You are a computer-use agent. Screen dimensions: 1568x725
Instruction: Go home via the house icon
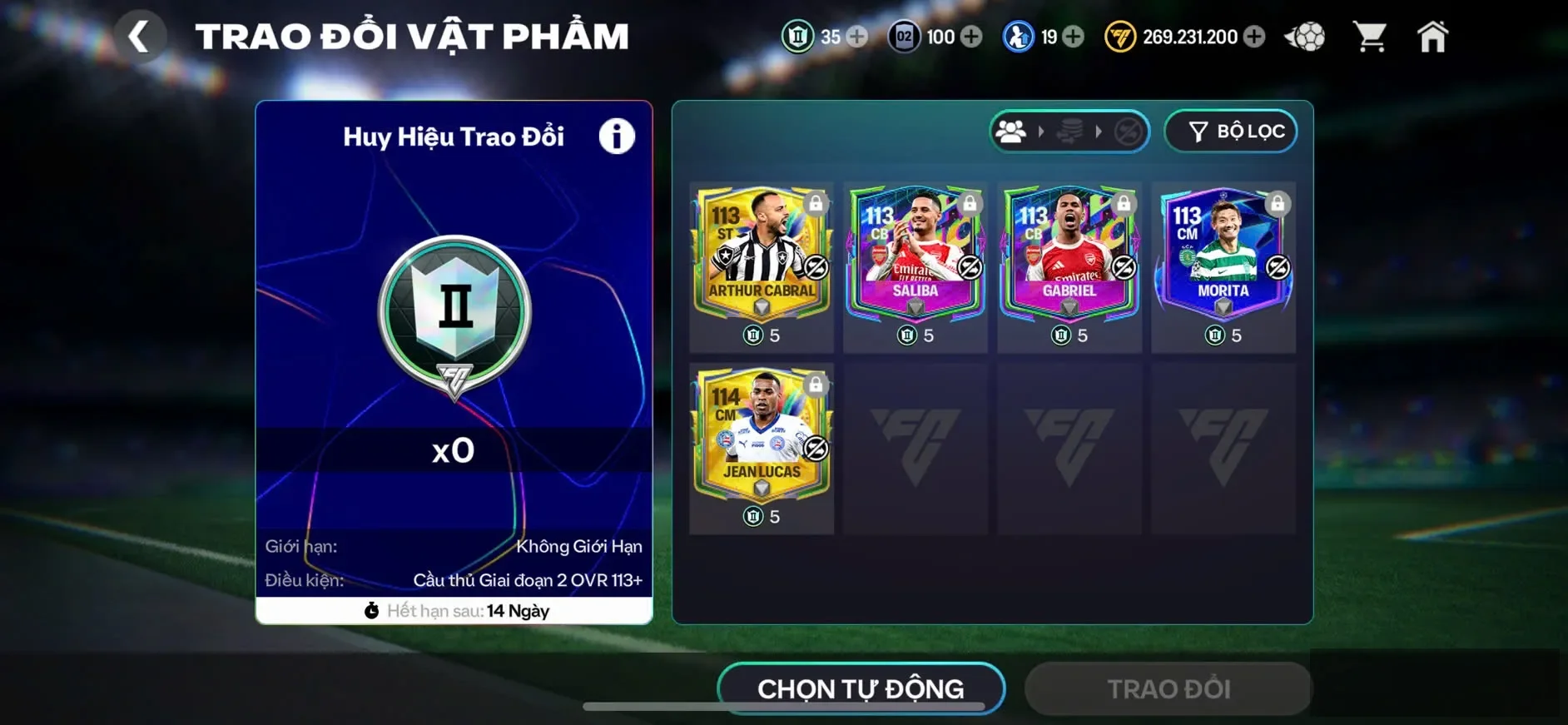tap(1433, 36)
